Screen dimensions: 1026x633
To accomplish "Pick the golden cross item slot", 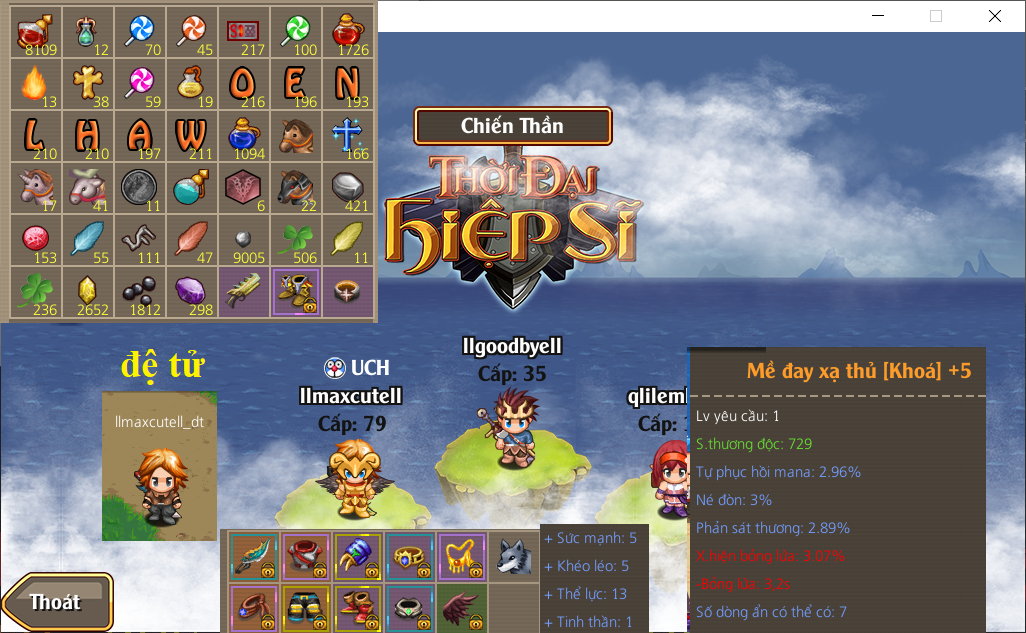I will (x=87, y=84).
